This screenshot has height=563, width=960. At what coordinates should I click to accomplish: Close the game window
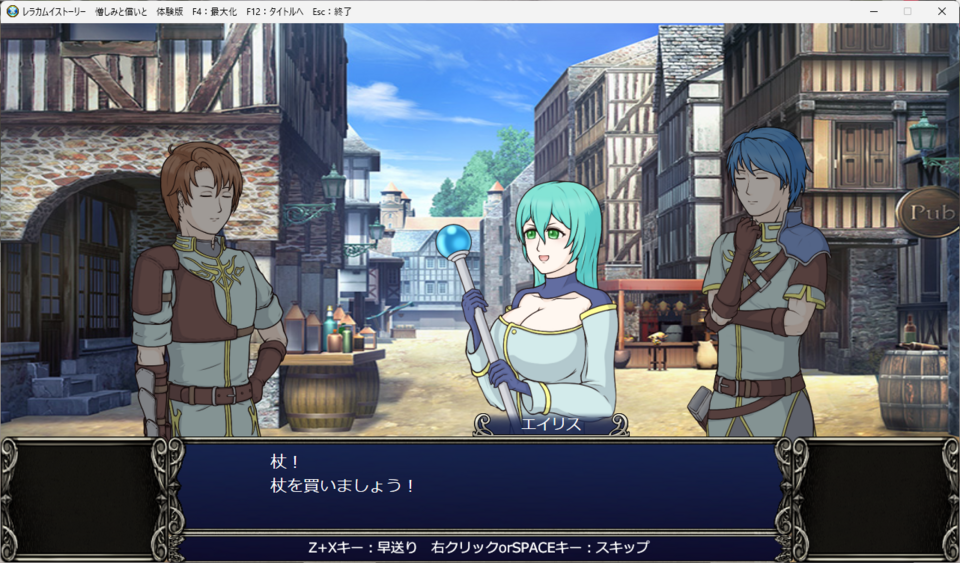[x=940, y=11]
